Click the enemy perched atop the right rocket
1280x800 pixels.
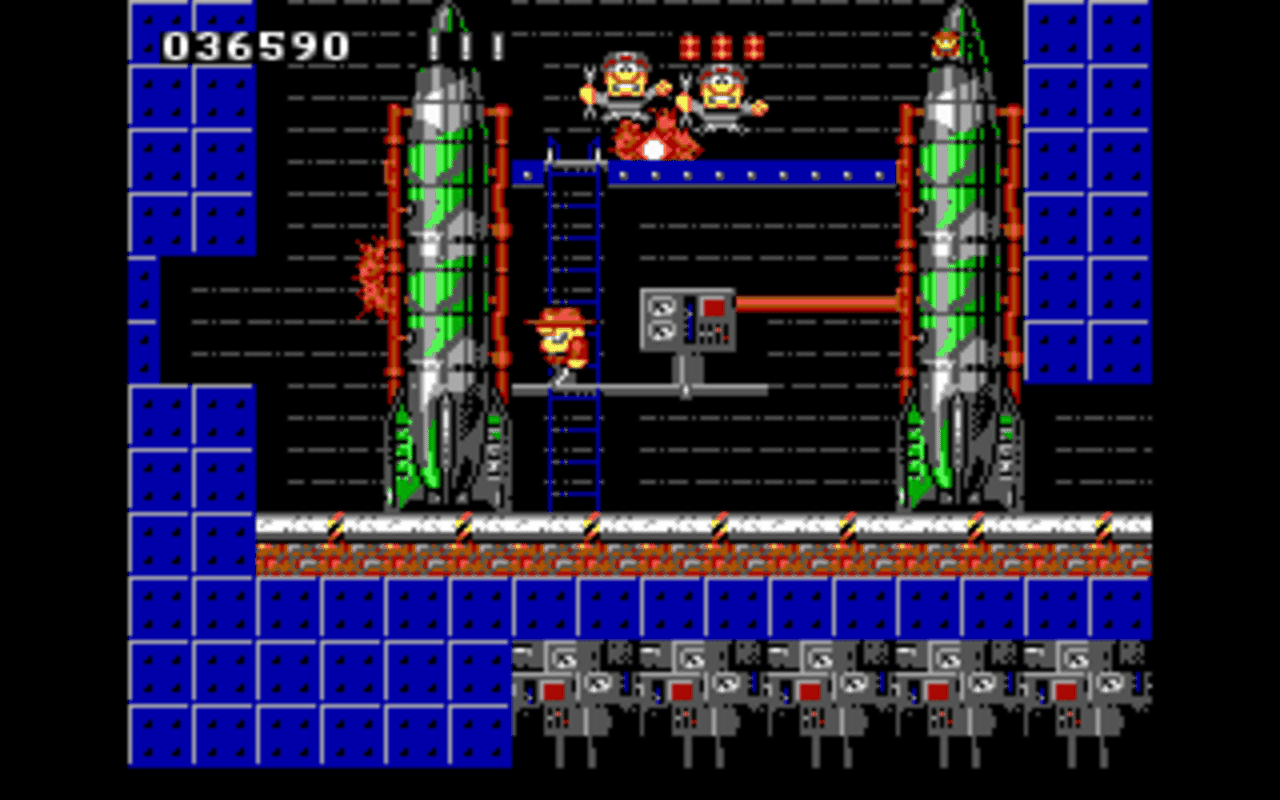coord(945,42)
